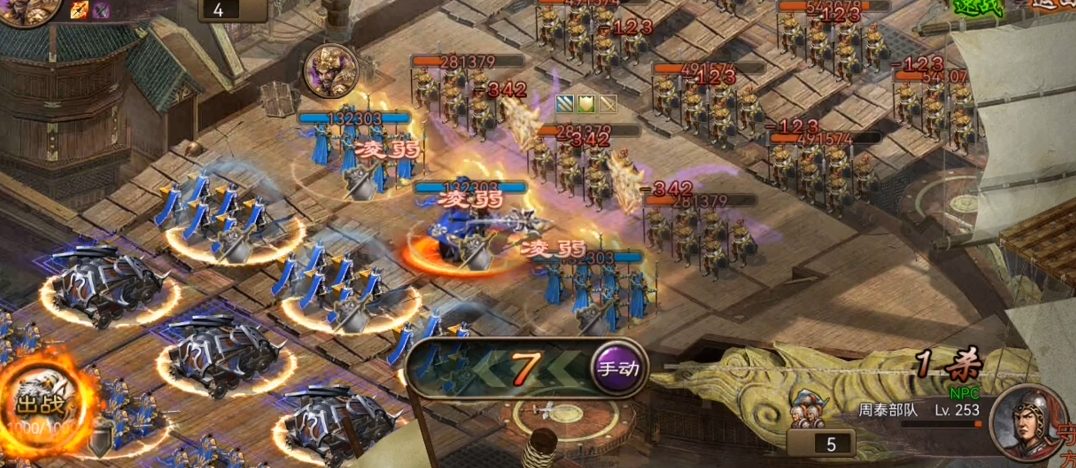This screenshot has height=468, width=1076.
Task: Select the enemy troop count soldiers icon
Action: click(x=806, y=411)
